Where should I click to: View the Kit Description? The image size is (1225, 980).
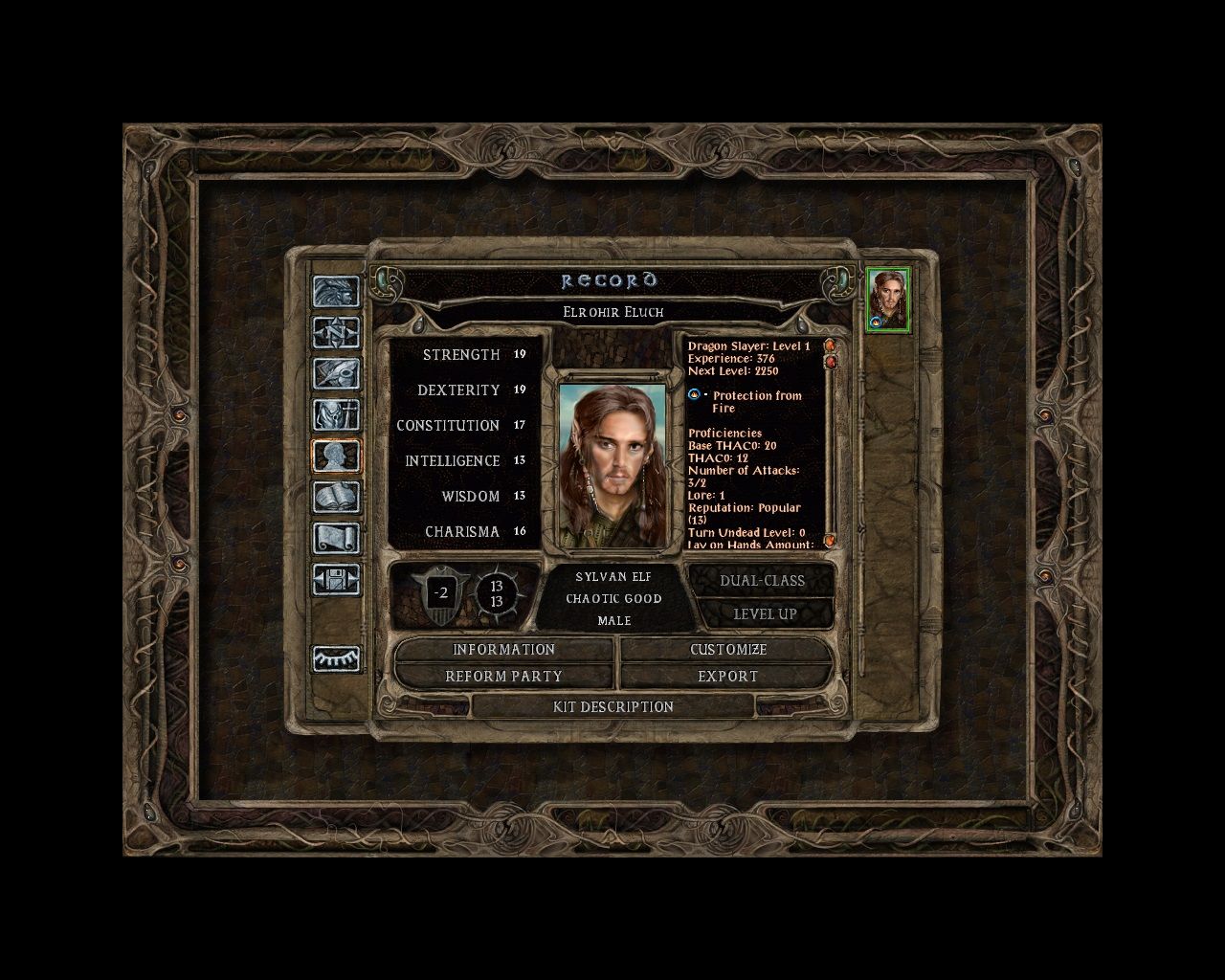click(615, 707)
